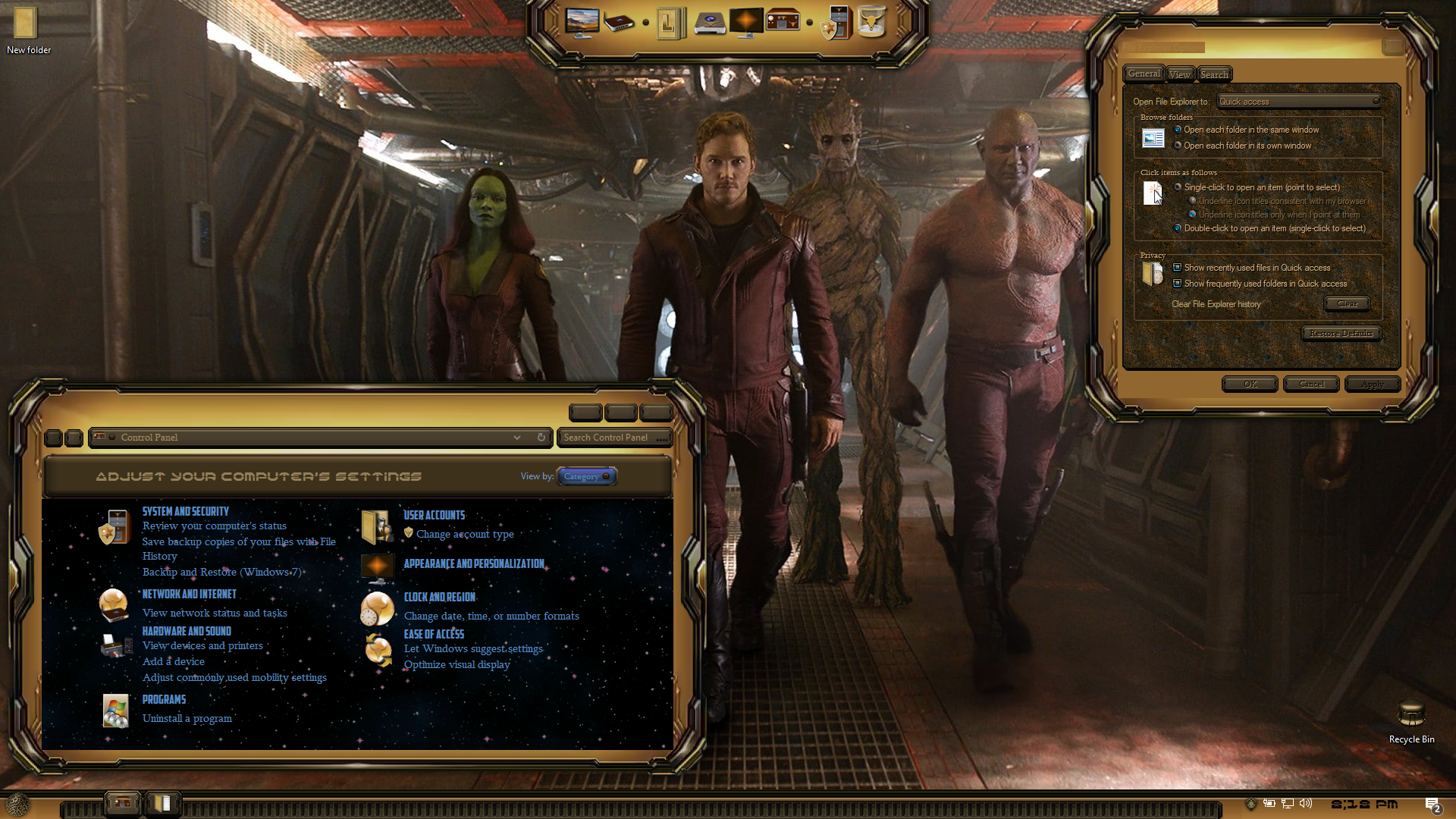Click the Restore Defaults button
This screenshot has width=1456, height=819.
(x=1341, y=334)
